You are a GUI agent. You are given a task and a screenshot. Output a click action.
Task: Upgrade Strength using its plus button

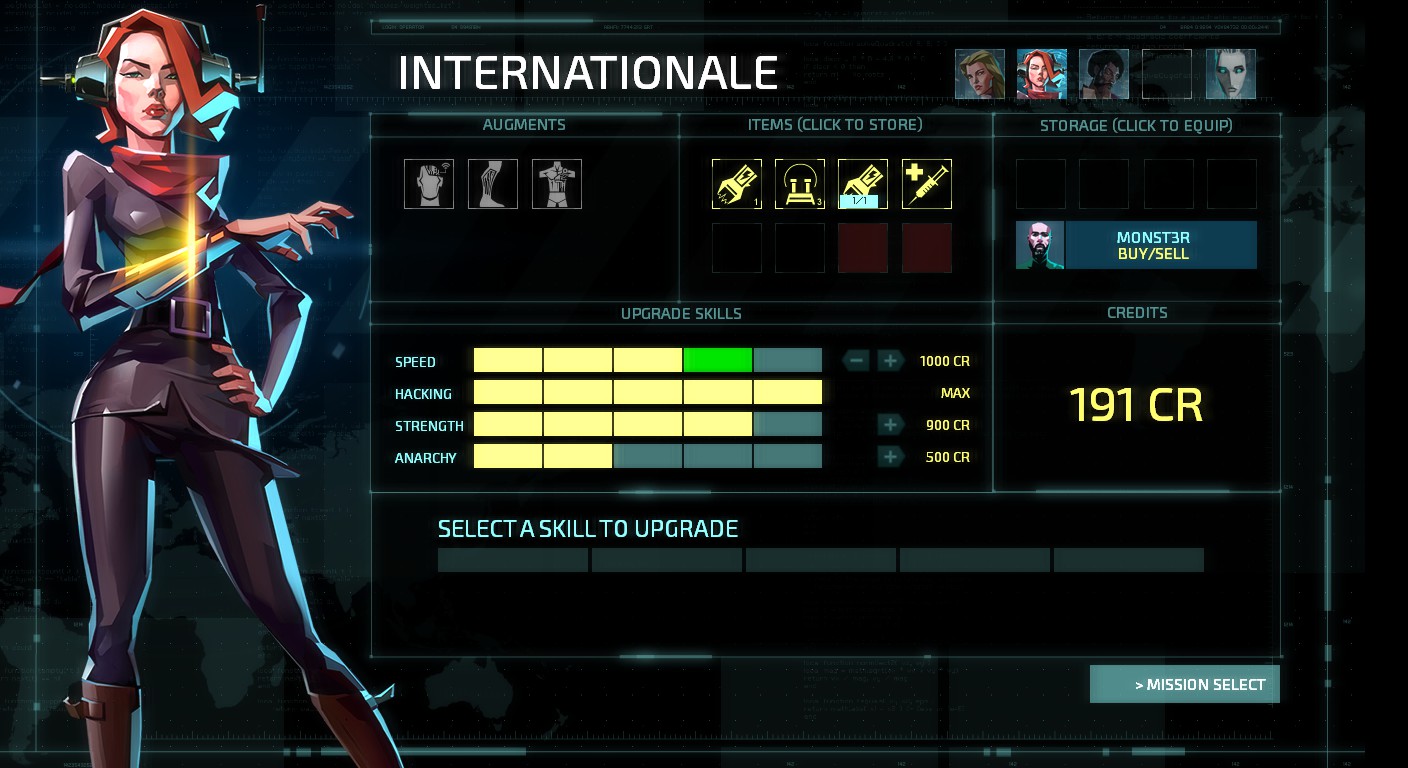click(x=890, y=425)
